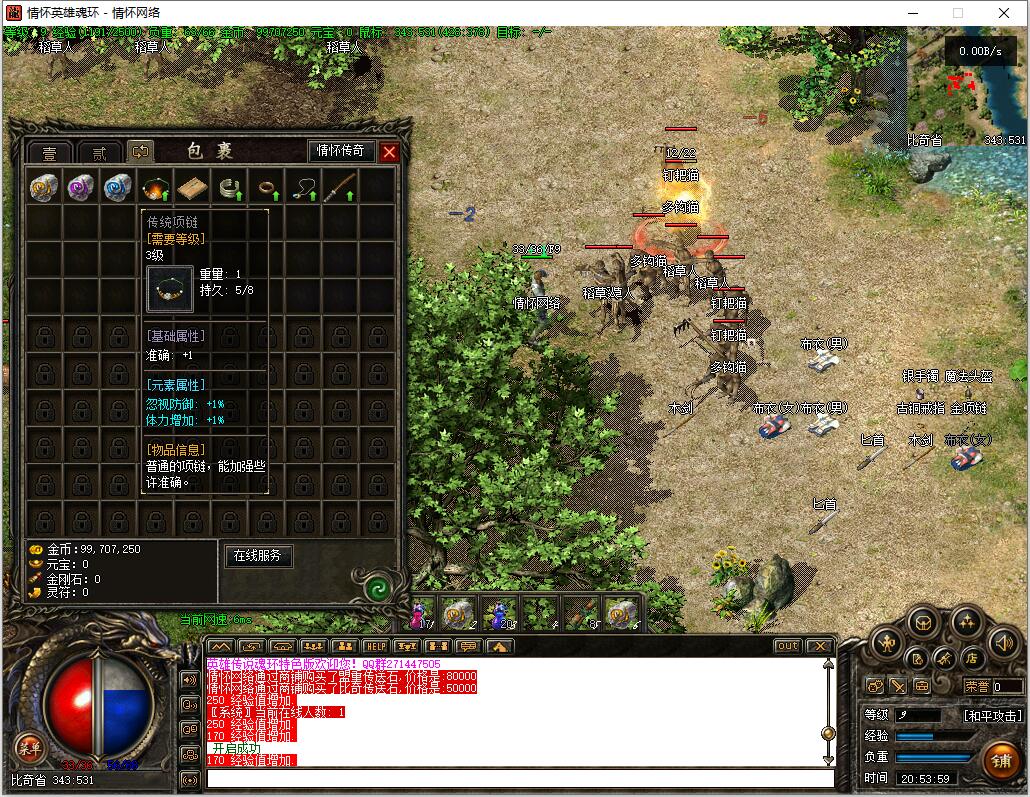
Task: Open the minimap in the top-right corner
Action: 966,85
